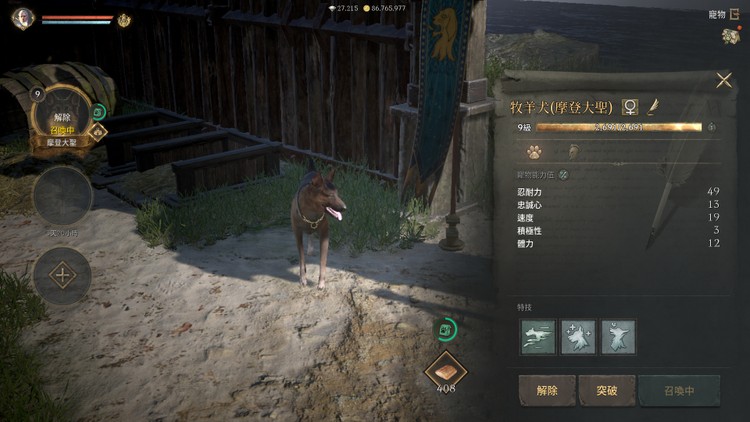
Task: Click the small diamond badge on the pet slot
Action: [x=99, y=130]
